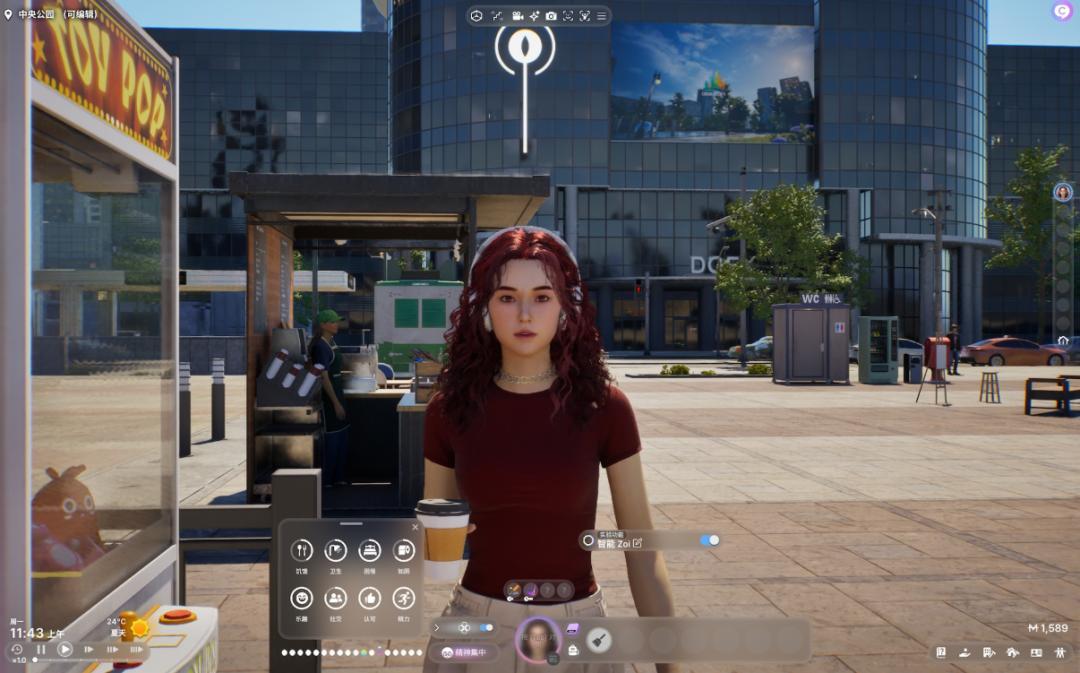
Task: Take a screenshot with the camera icon
Action: click(551, 16)
